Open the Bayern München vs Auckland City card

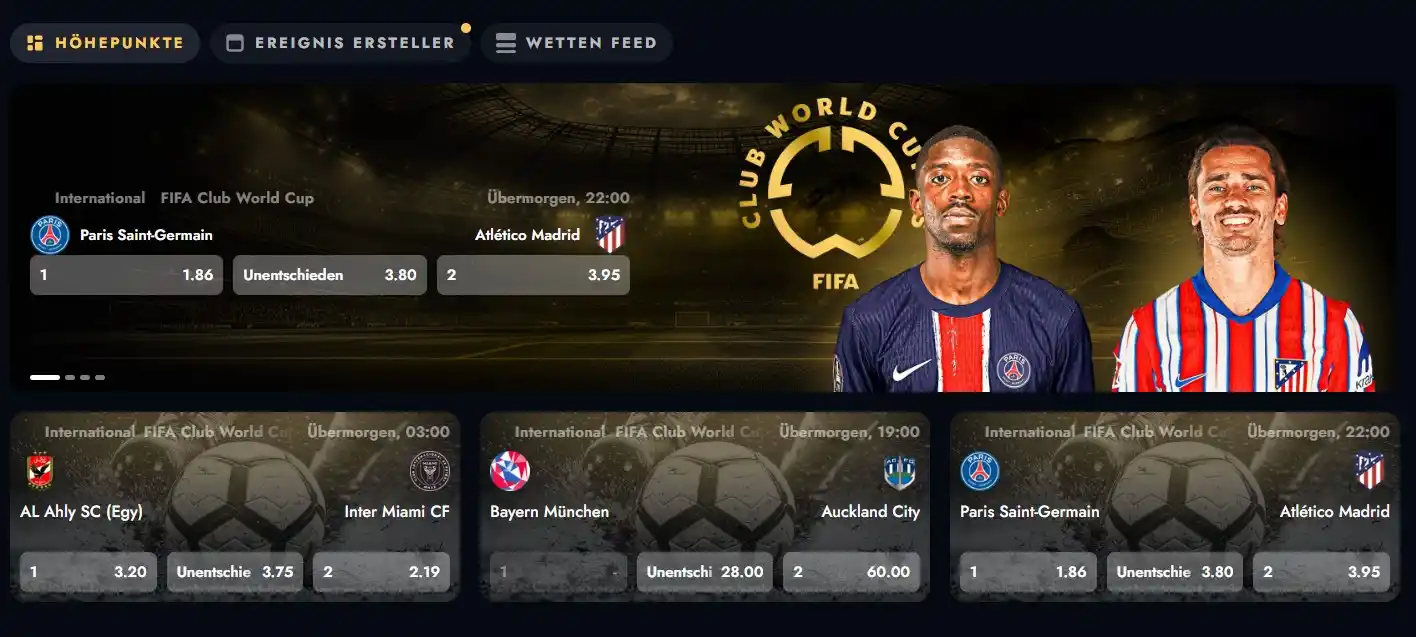[x=704, y=490]
